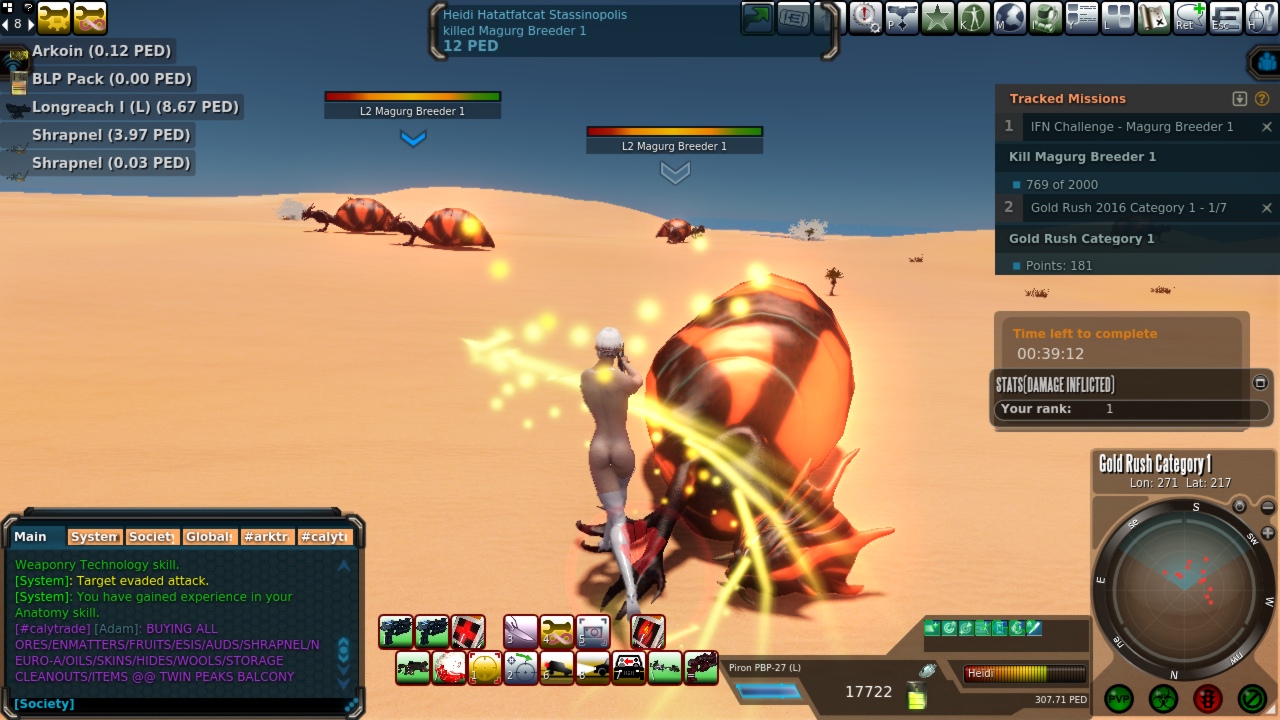This screenshot has height=720, width=1280.
Task: Zoom in the radar with plus button
Action: 1268,533
